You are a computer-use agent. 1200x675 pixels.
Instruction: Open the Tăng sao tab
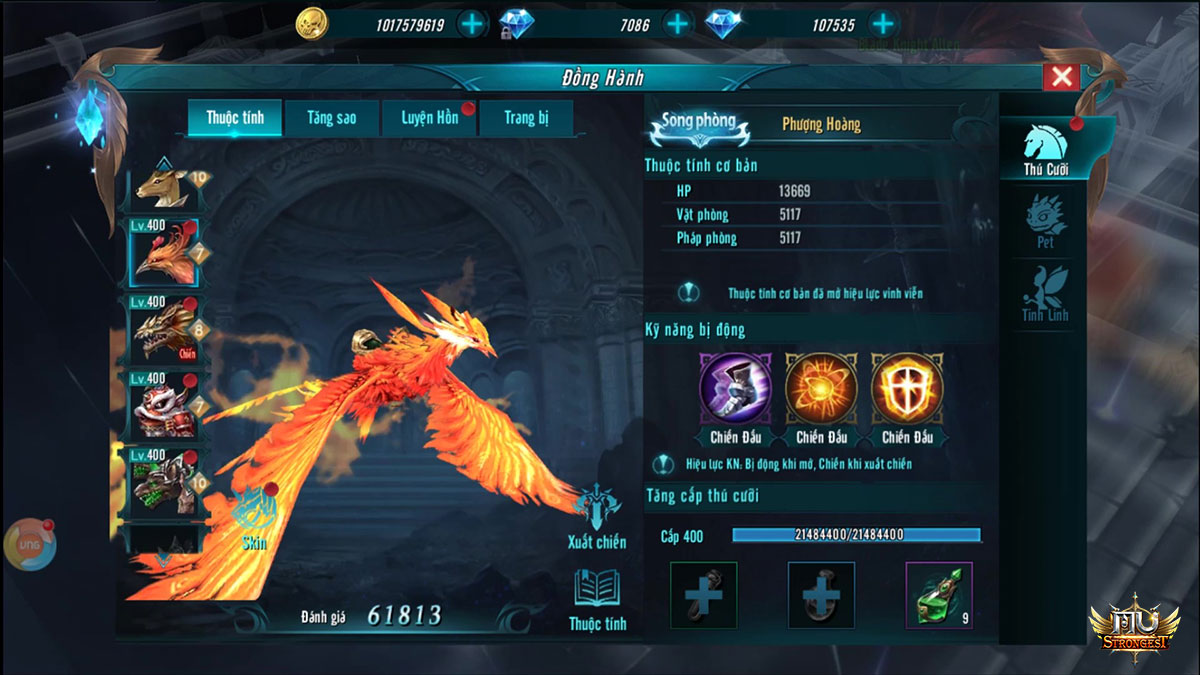(x=332, y=118)
